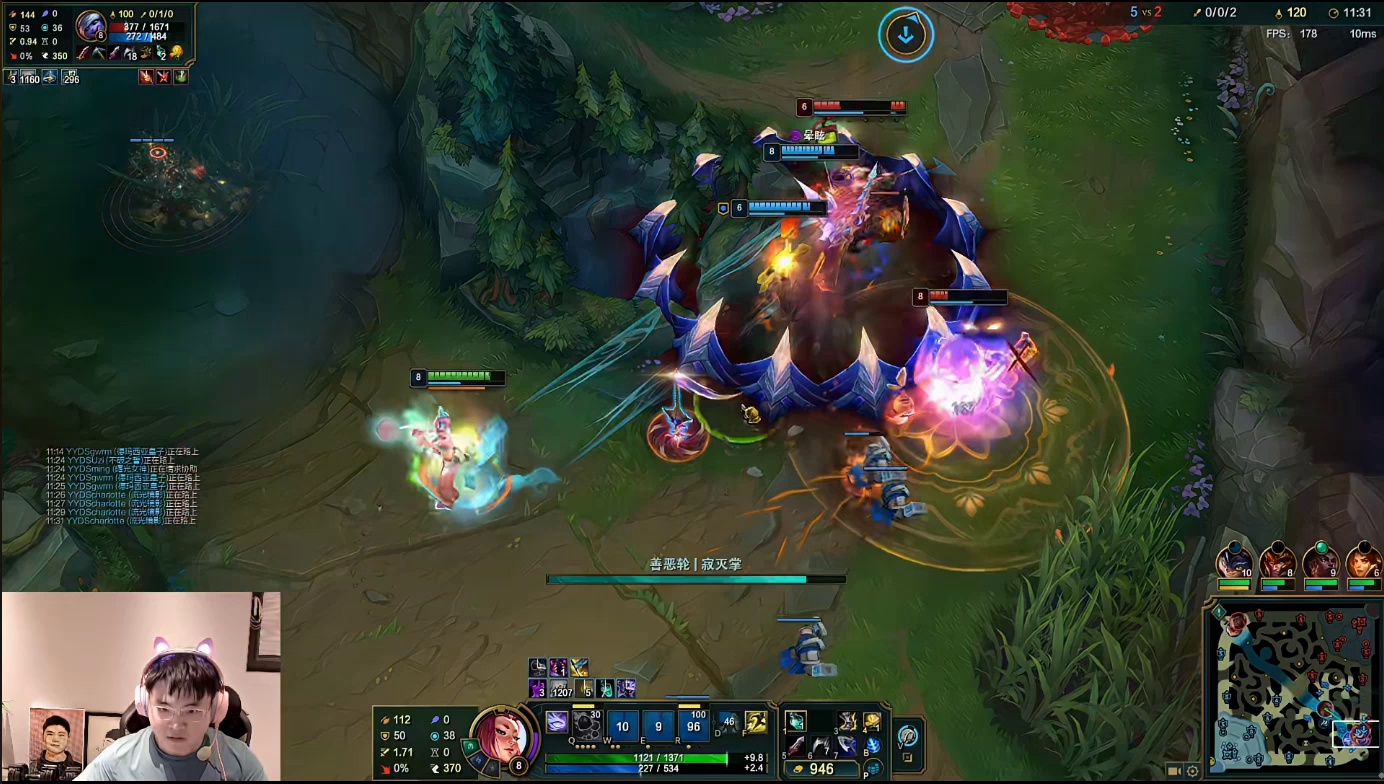Viewport: 1384px width, 784px height.
Task: Use the trinket ward in slot 4
Action: click(x=872, y=721)
